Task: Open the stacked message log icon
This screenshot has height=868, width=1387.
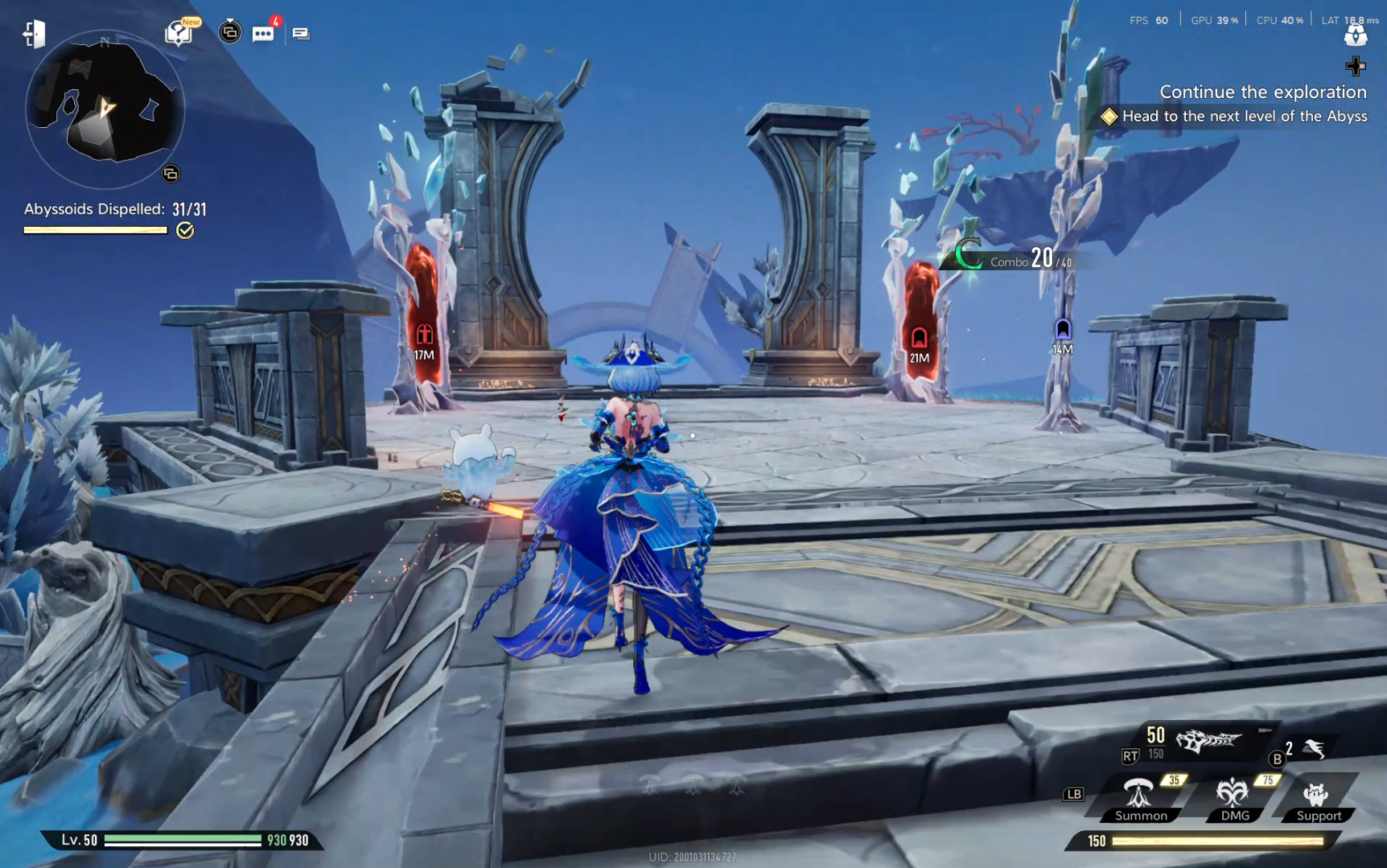Action: point(301,34)
